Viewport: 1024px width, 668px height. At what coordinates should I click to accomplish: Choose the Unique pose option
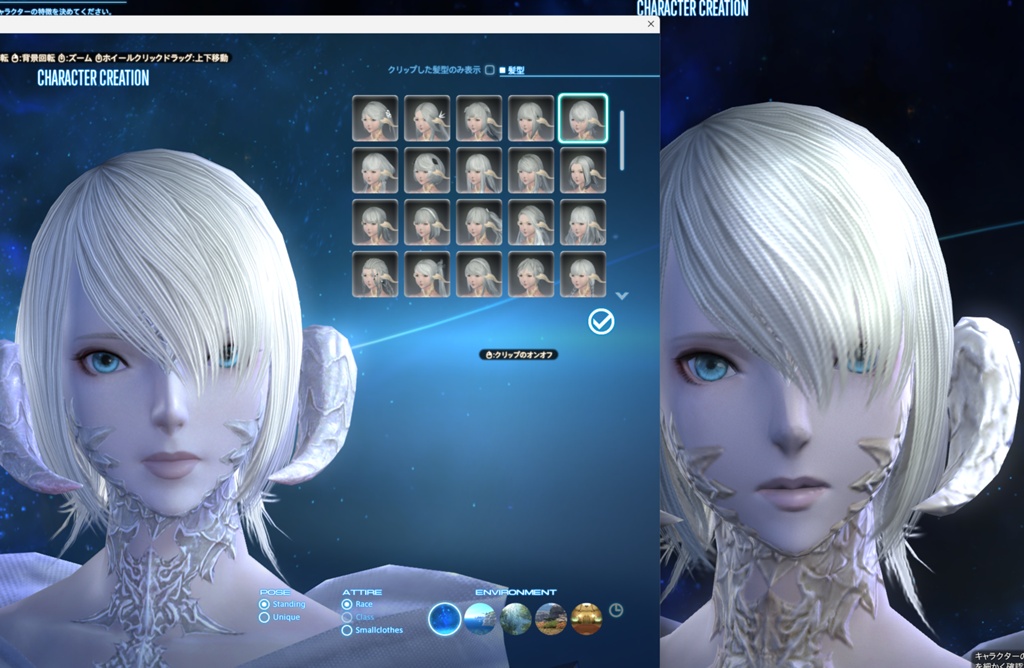[x=264, y=617]
